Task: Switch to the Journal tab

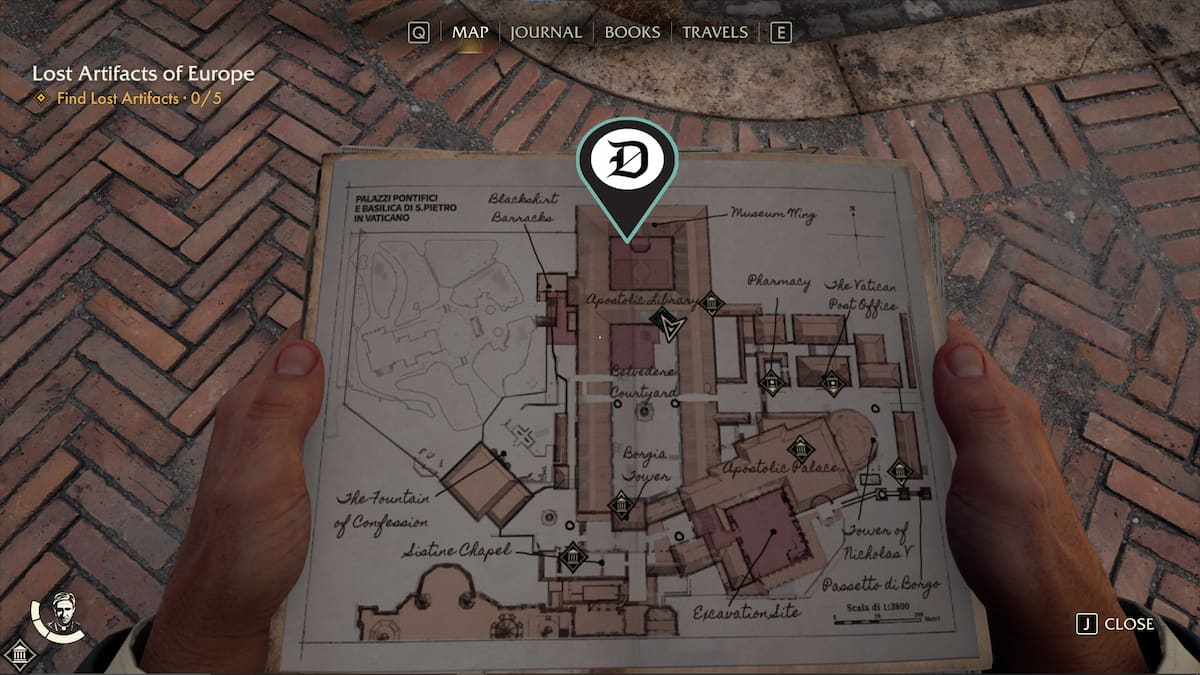Action: coord(545,32)
